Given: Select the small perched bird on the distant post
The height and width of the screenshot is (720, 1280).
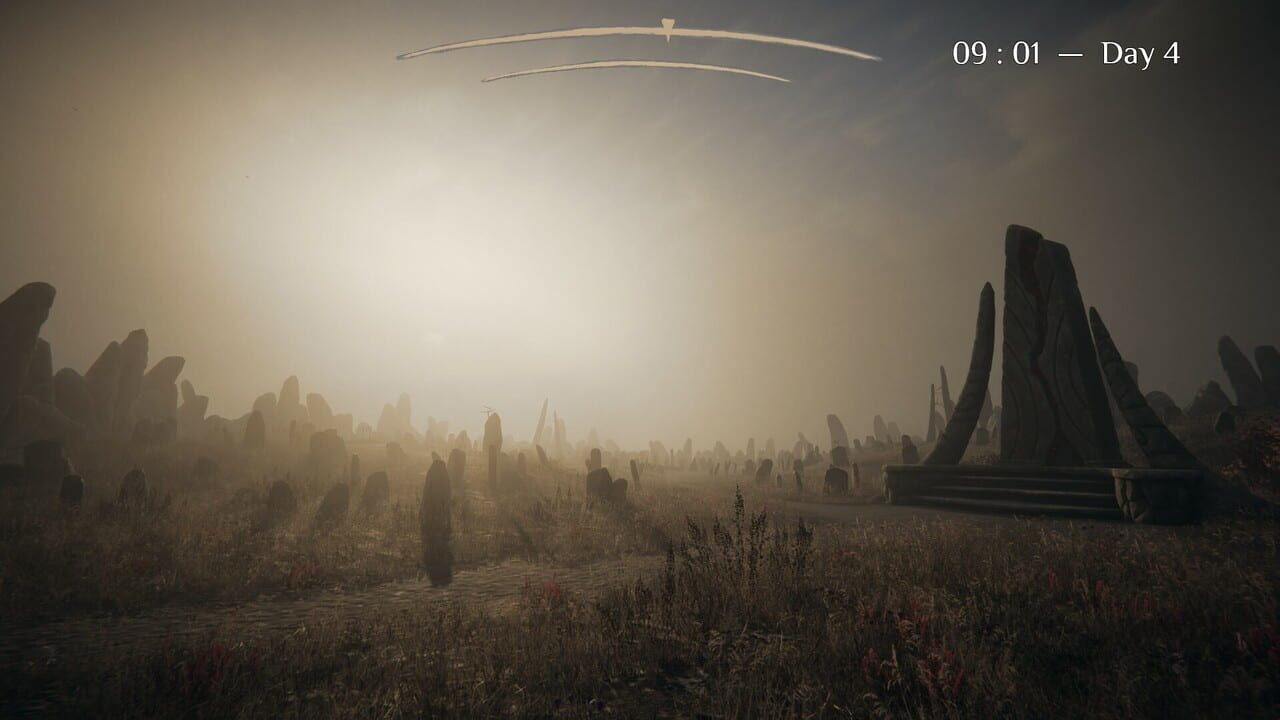Looking at the screenshot, I should (487, 408).
